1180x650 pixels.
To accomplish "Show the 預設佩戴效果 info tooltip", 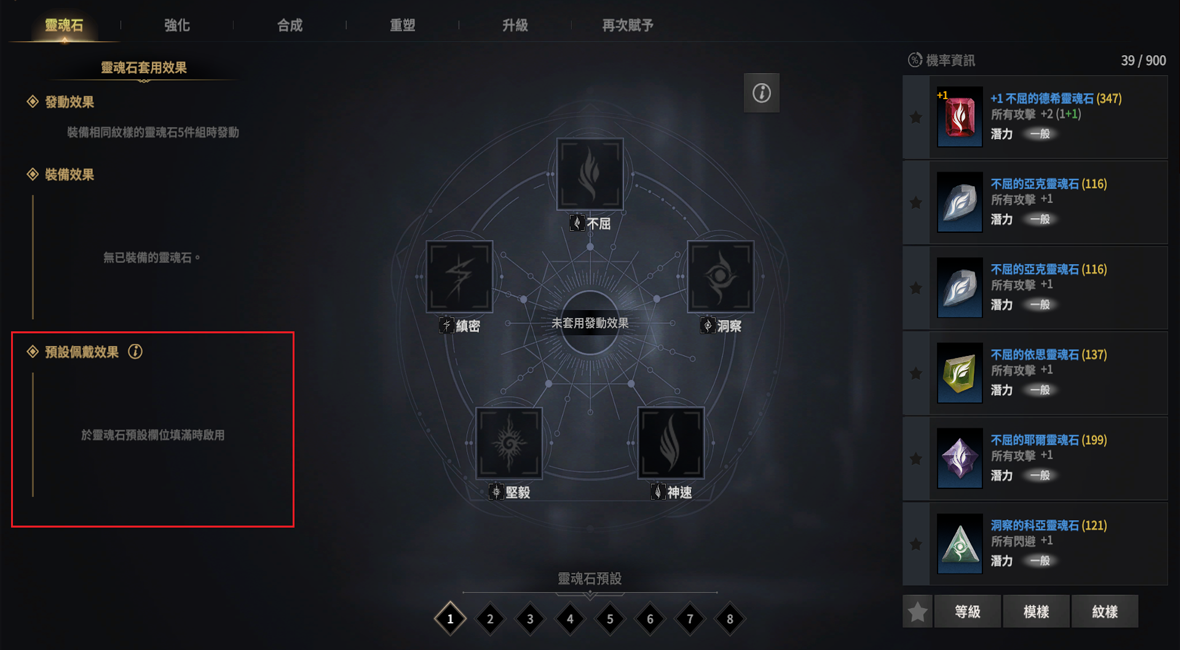I will [x=135, y=352].
